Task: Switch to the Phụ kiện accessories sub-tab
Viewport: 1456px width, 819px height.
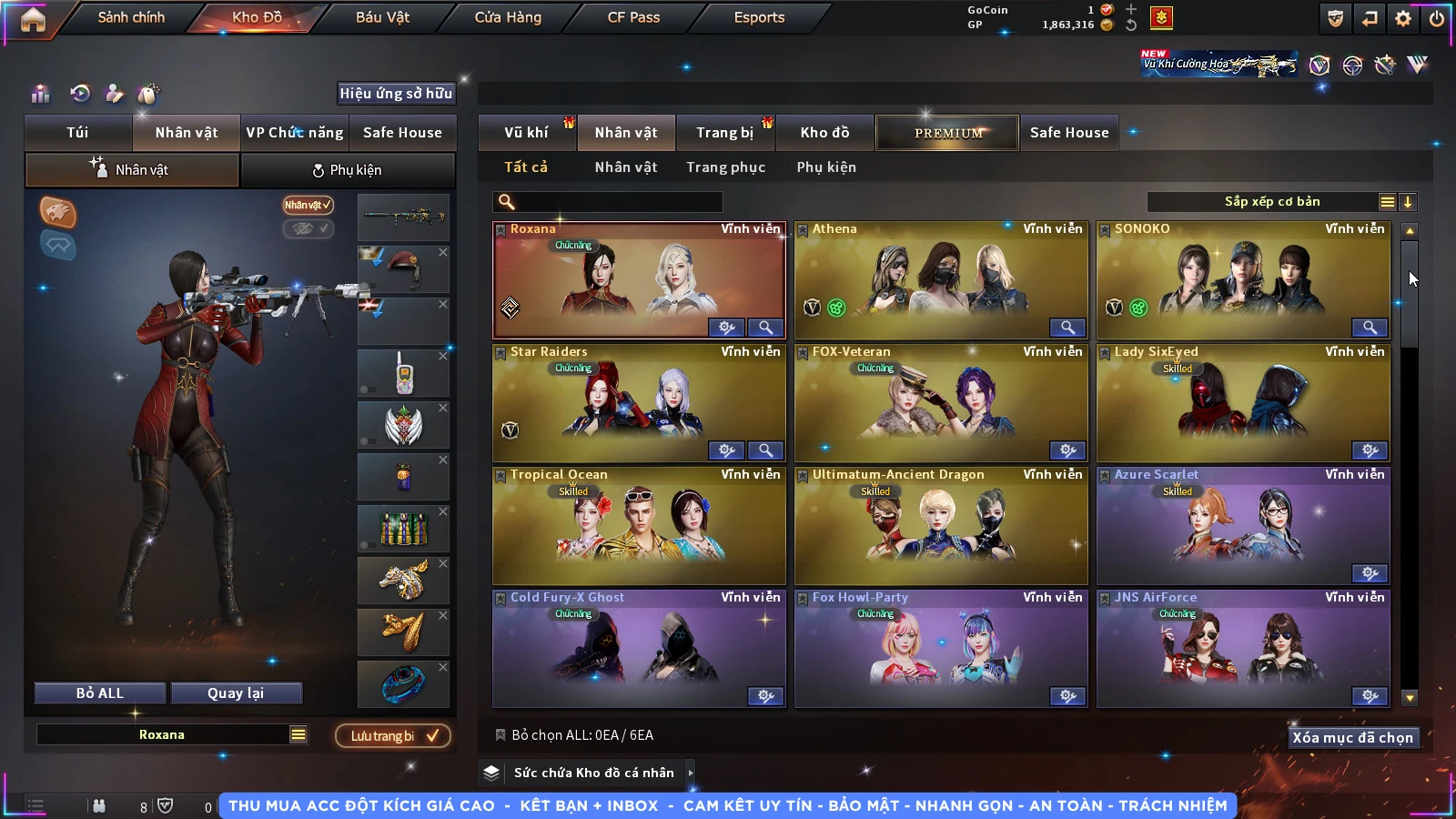Action: (x=348, y=170)
